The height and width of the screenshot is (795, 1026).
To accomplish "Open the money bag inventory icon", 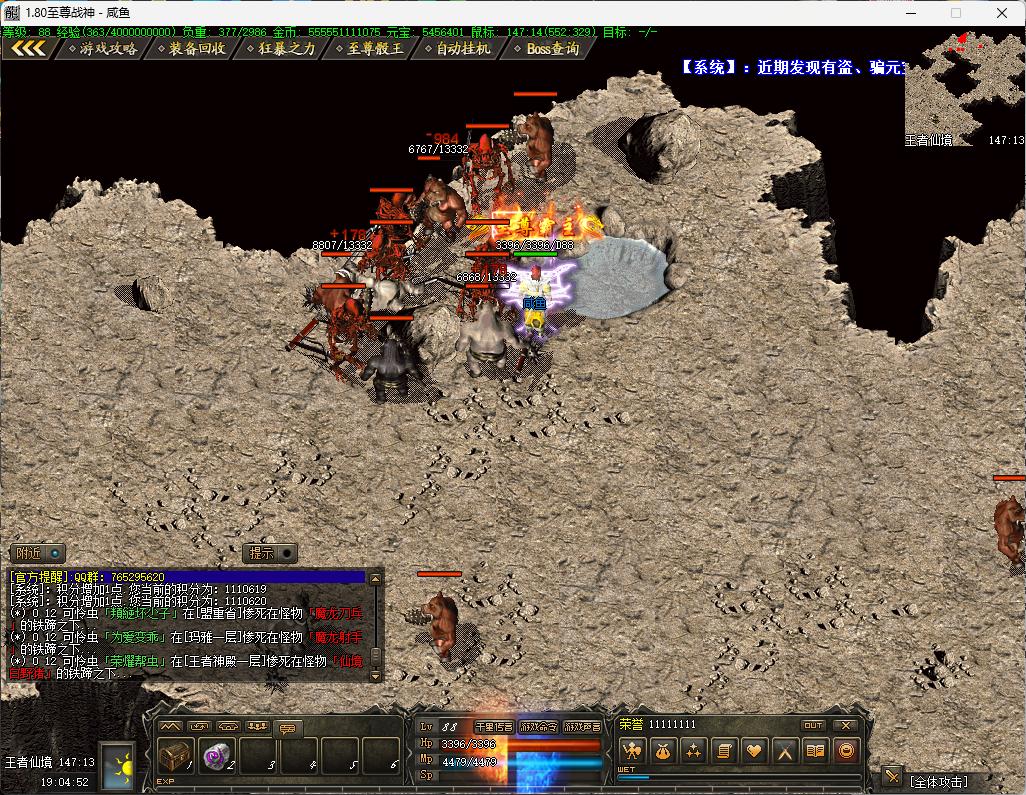I will 662,751.
